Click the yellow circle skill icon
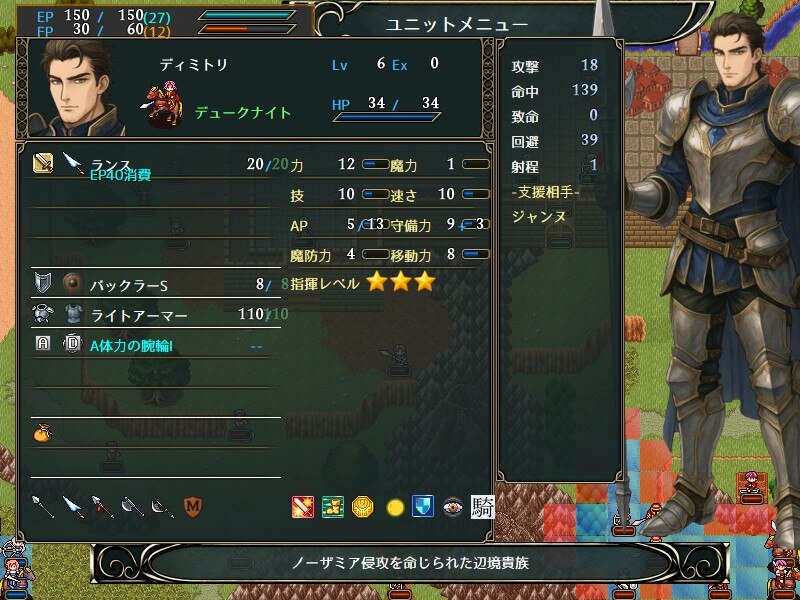 (x=394, y=507)
